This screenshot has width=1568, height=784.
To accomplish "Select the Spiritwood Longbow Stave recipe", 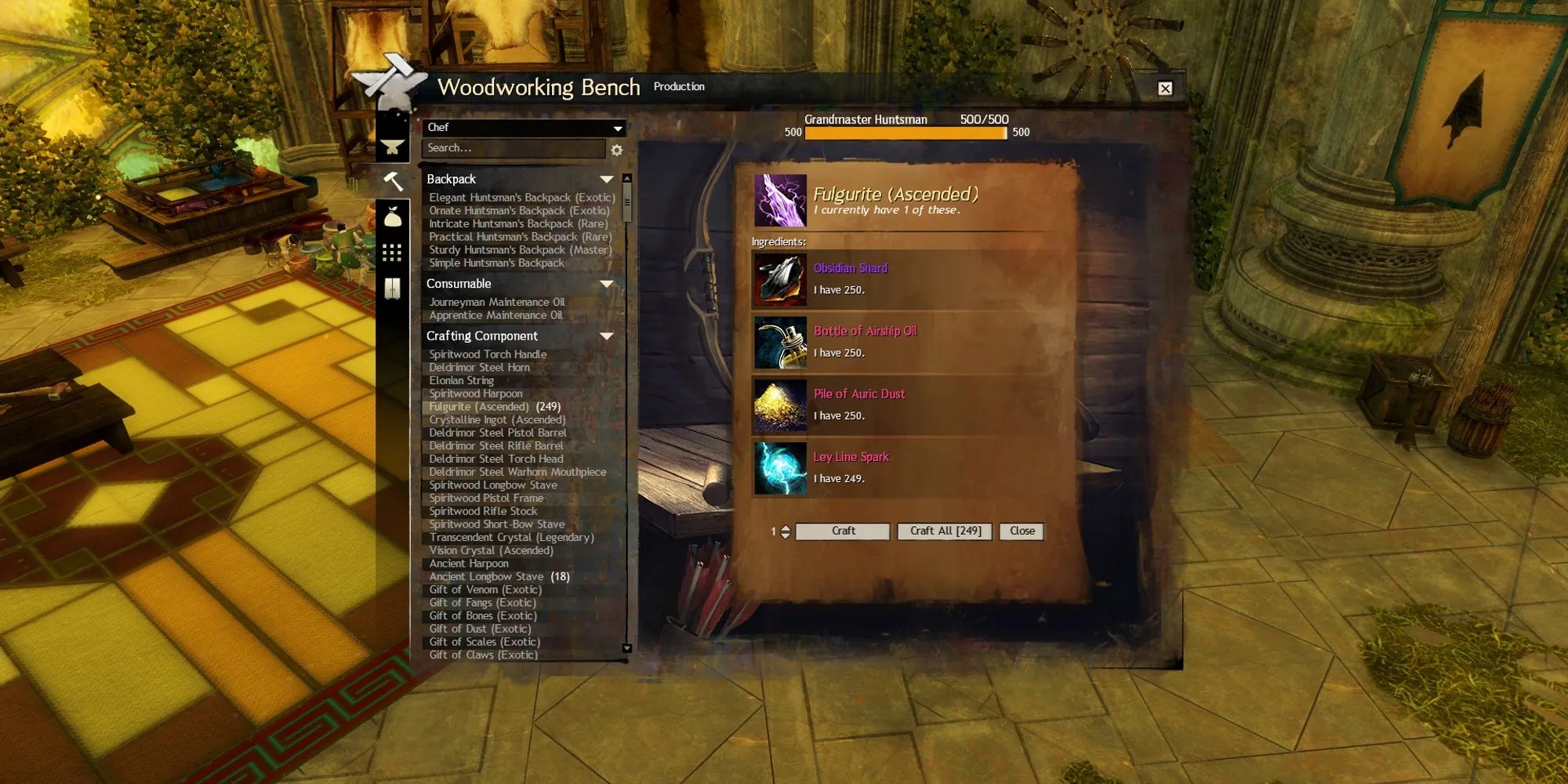I will click(492, 485).
